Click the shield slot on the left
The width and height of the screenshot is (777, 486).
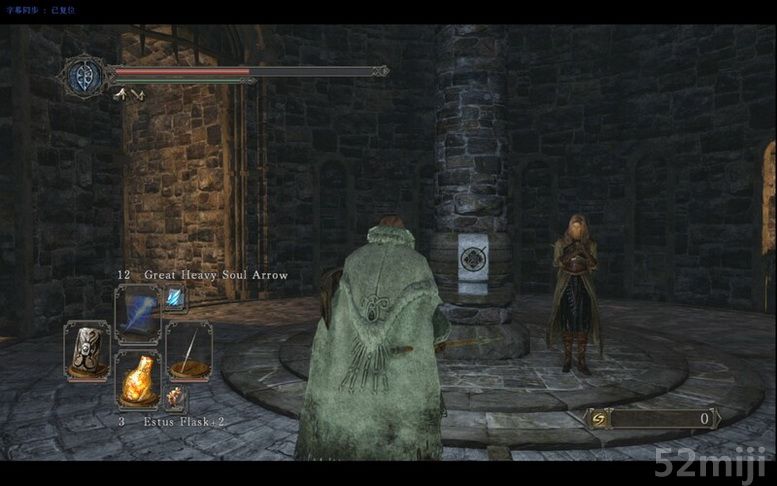87,349
